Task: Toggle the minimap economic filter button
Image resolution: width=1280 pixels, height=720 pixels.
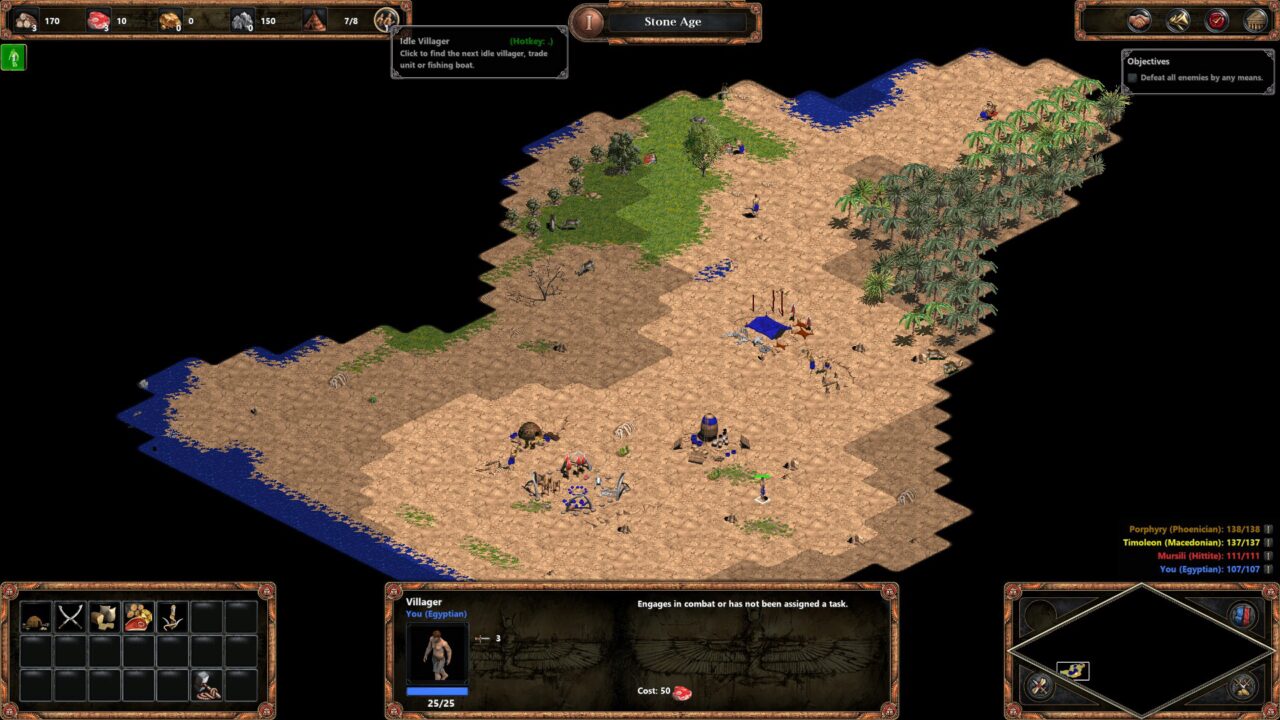Action: (1242, 686)
